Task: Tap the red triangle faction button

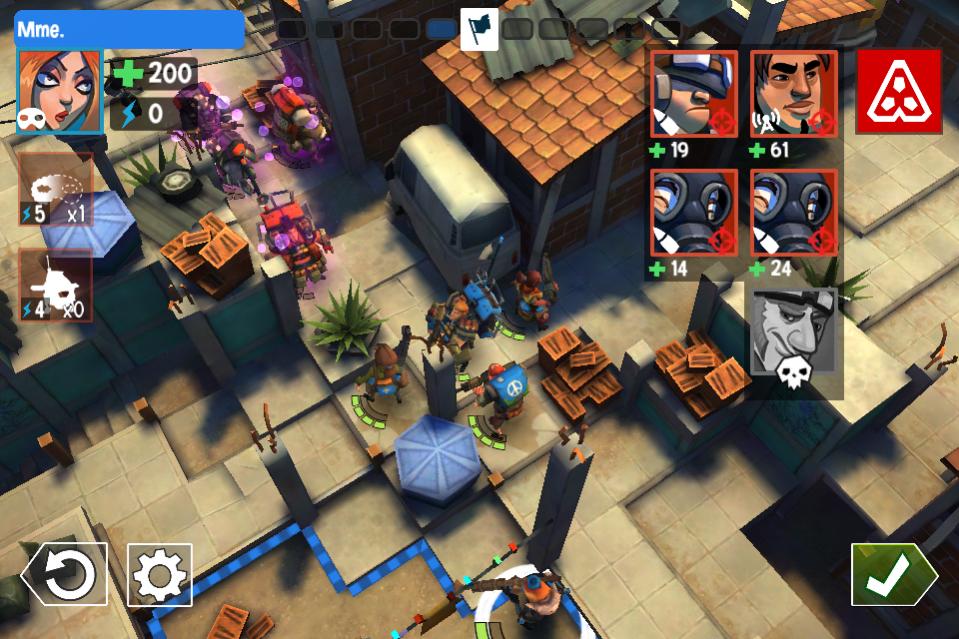Action: tap(898, 93)
